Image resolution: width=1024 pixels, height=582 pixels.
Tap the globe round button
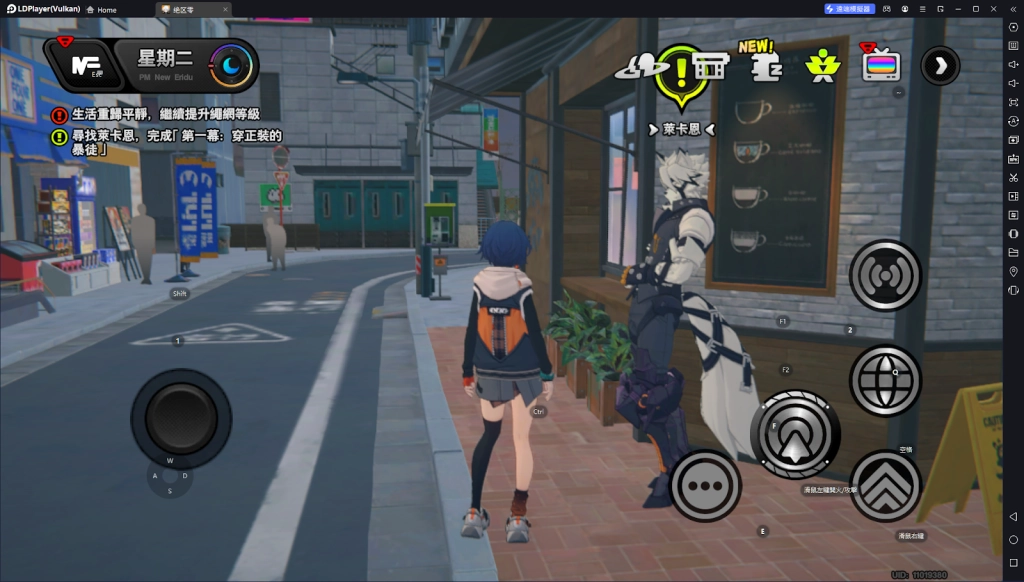pos(885,380)
